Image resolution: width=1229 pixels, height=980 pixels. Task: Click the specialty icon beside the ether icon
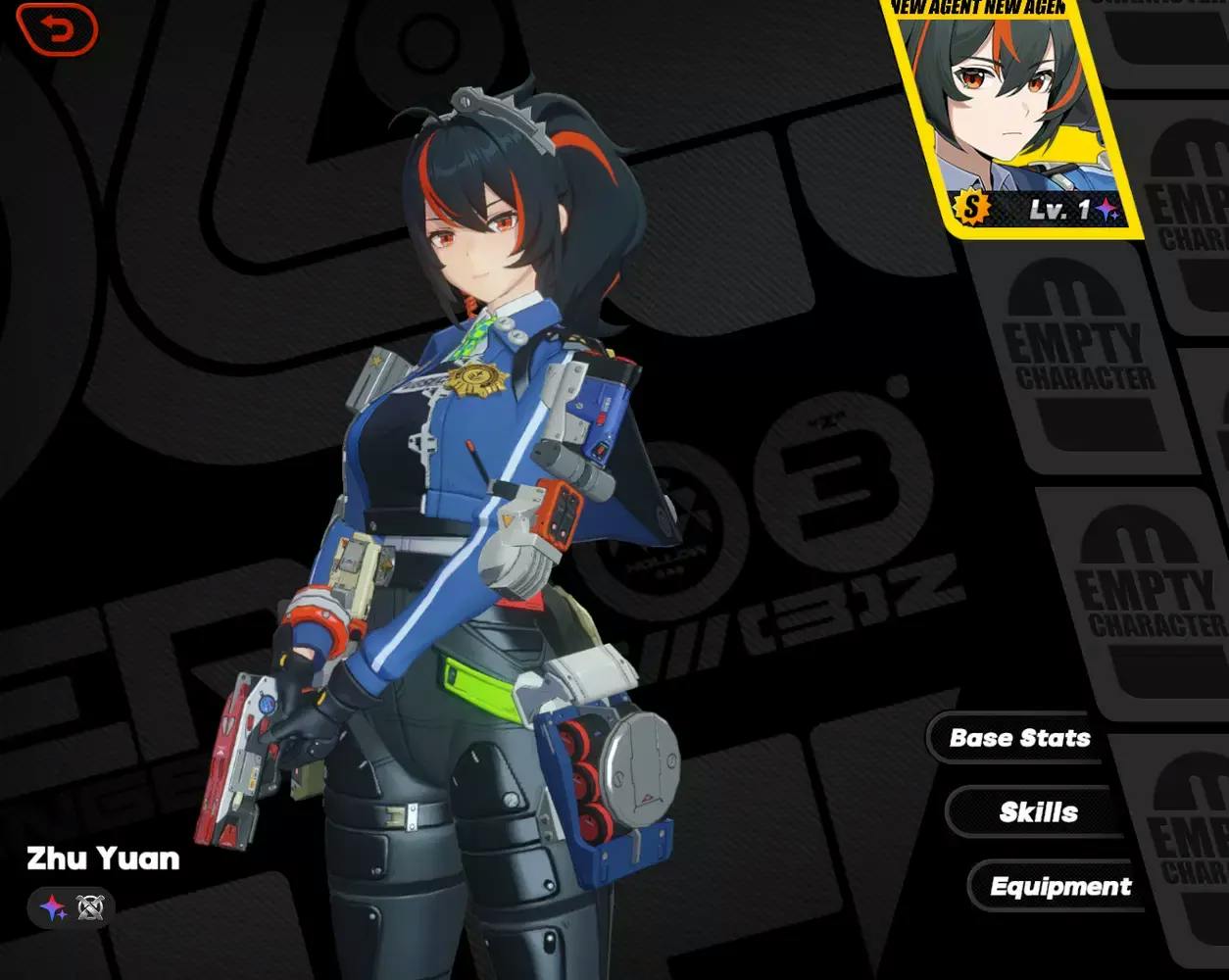90,907
